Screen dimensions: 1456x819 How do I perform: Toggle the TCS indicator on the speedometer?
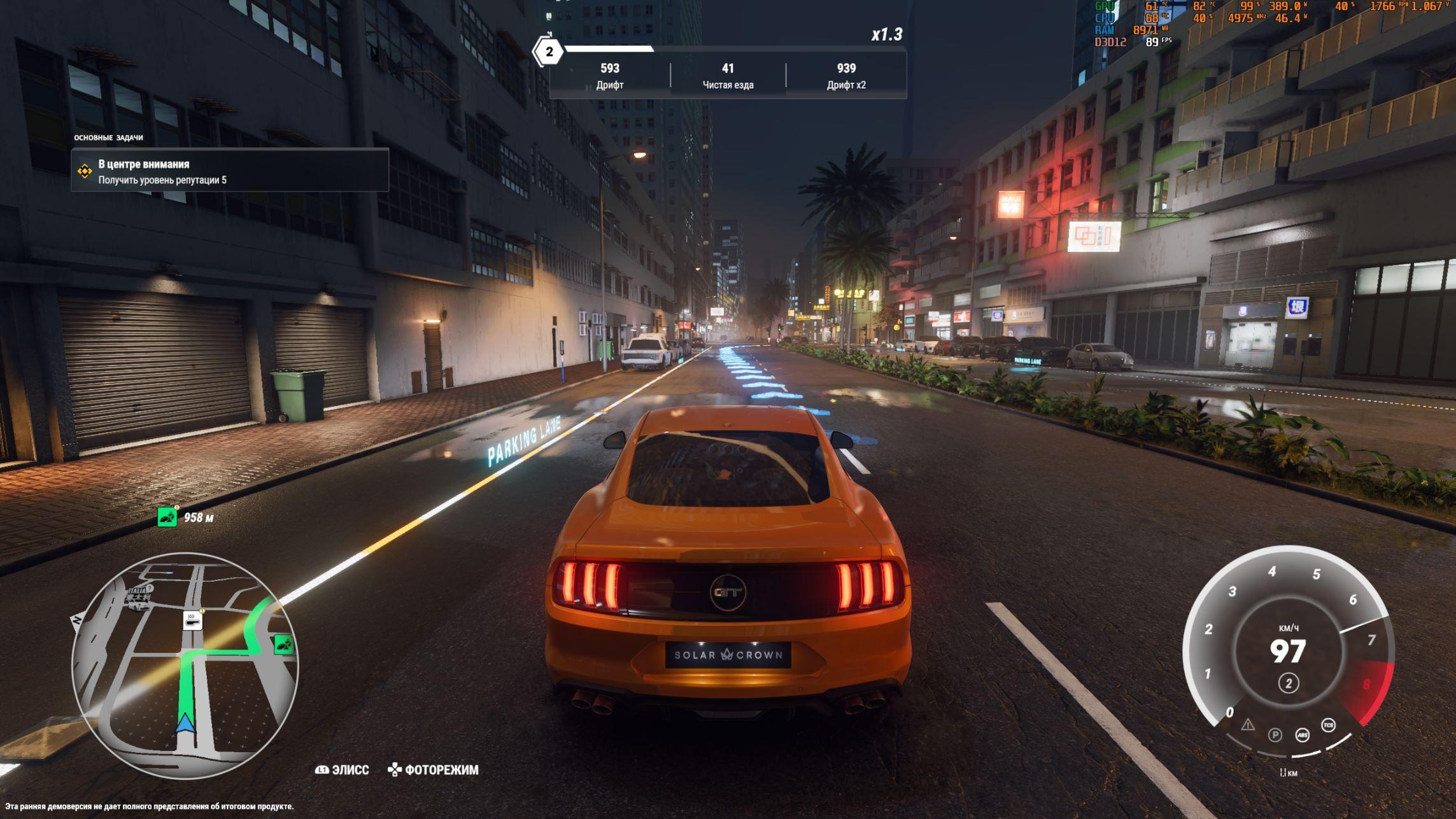tap(1328, 725)
